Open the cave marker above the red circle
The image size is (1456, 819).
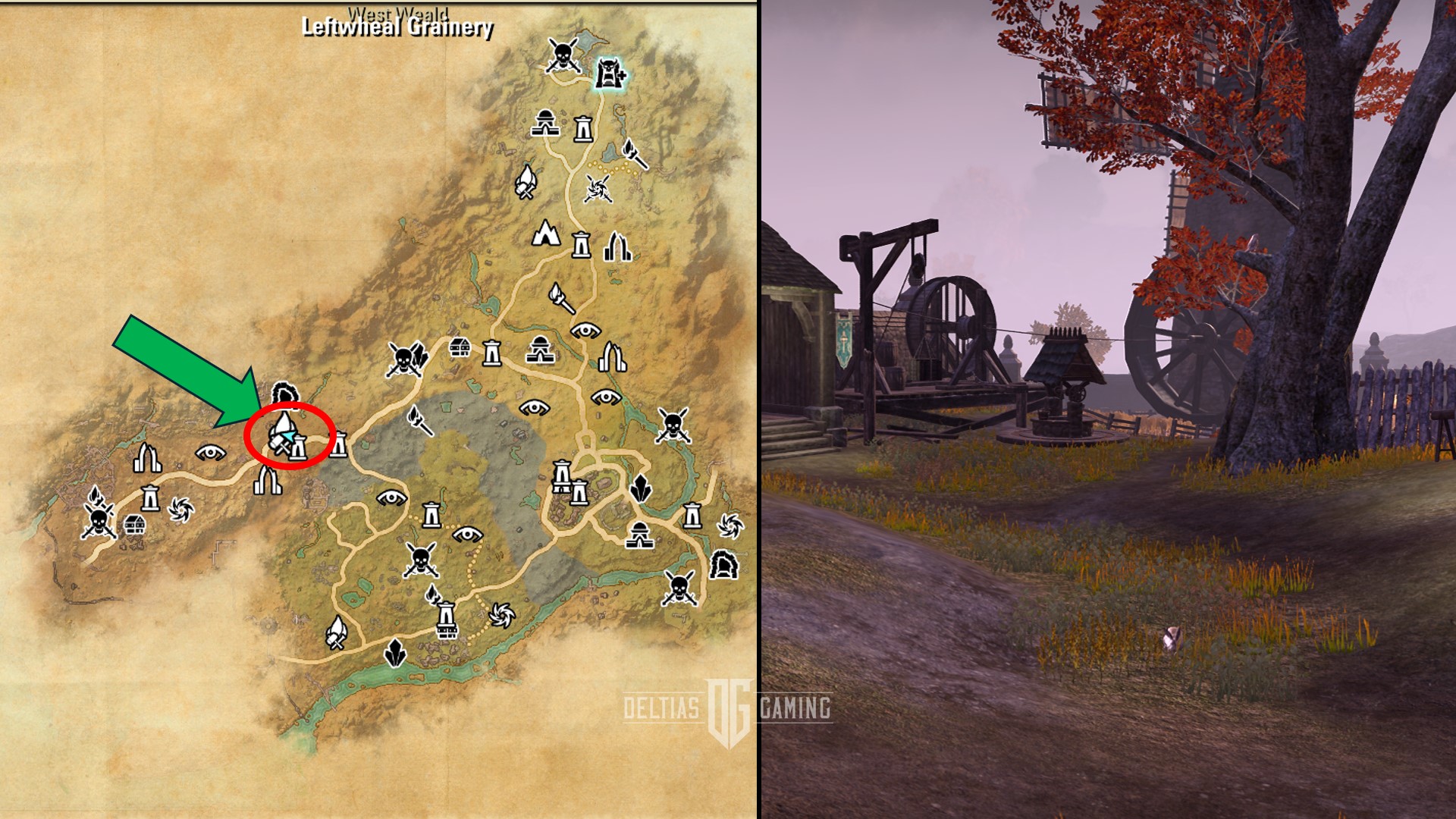pos(287,394)
